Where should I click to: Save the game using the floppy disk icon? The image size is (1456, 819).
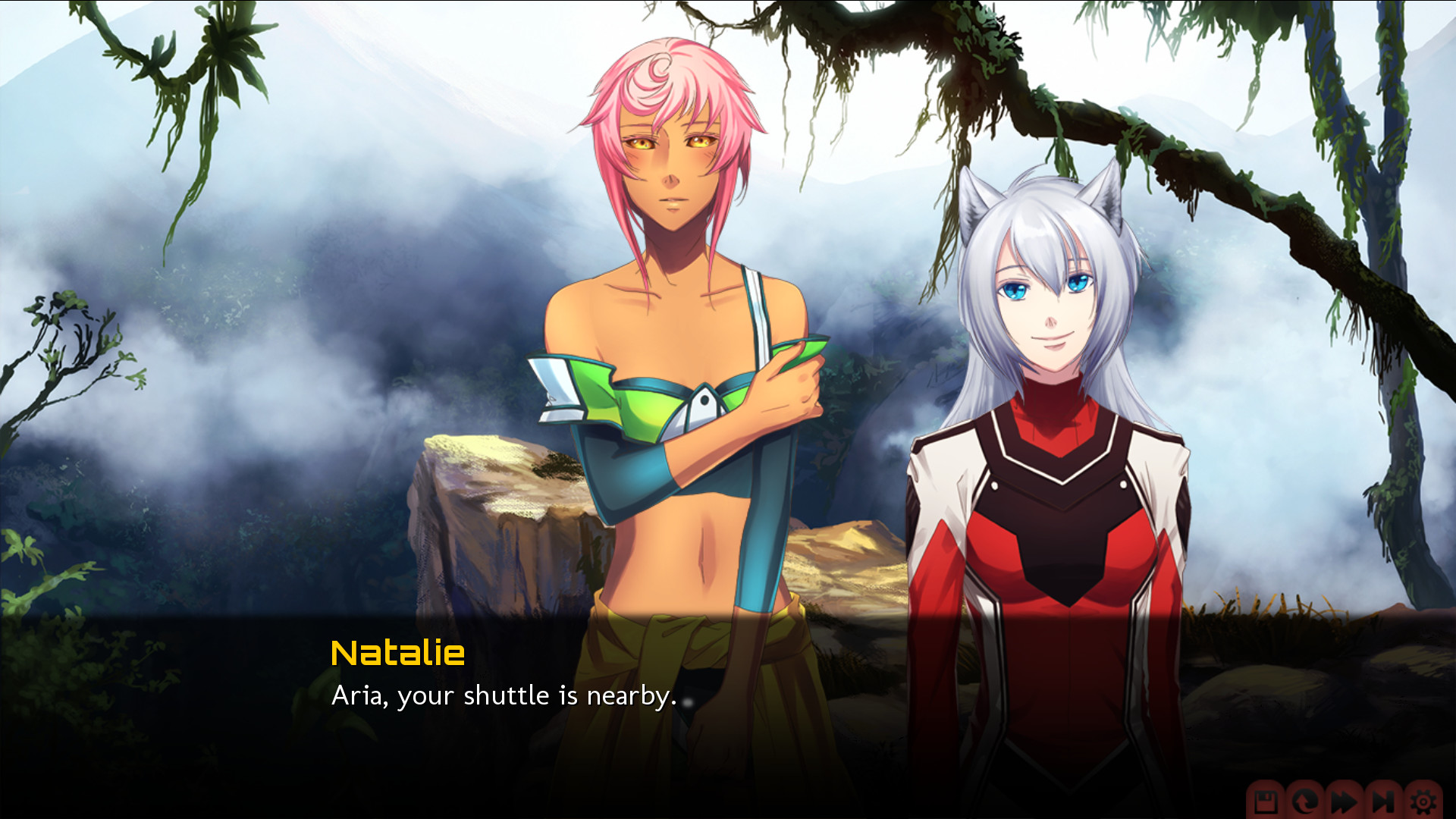point(1265,802)
